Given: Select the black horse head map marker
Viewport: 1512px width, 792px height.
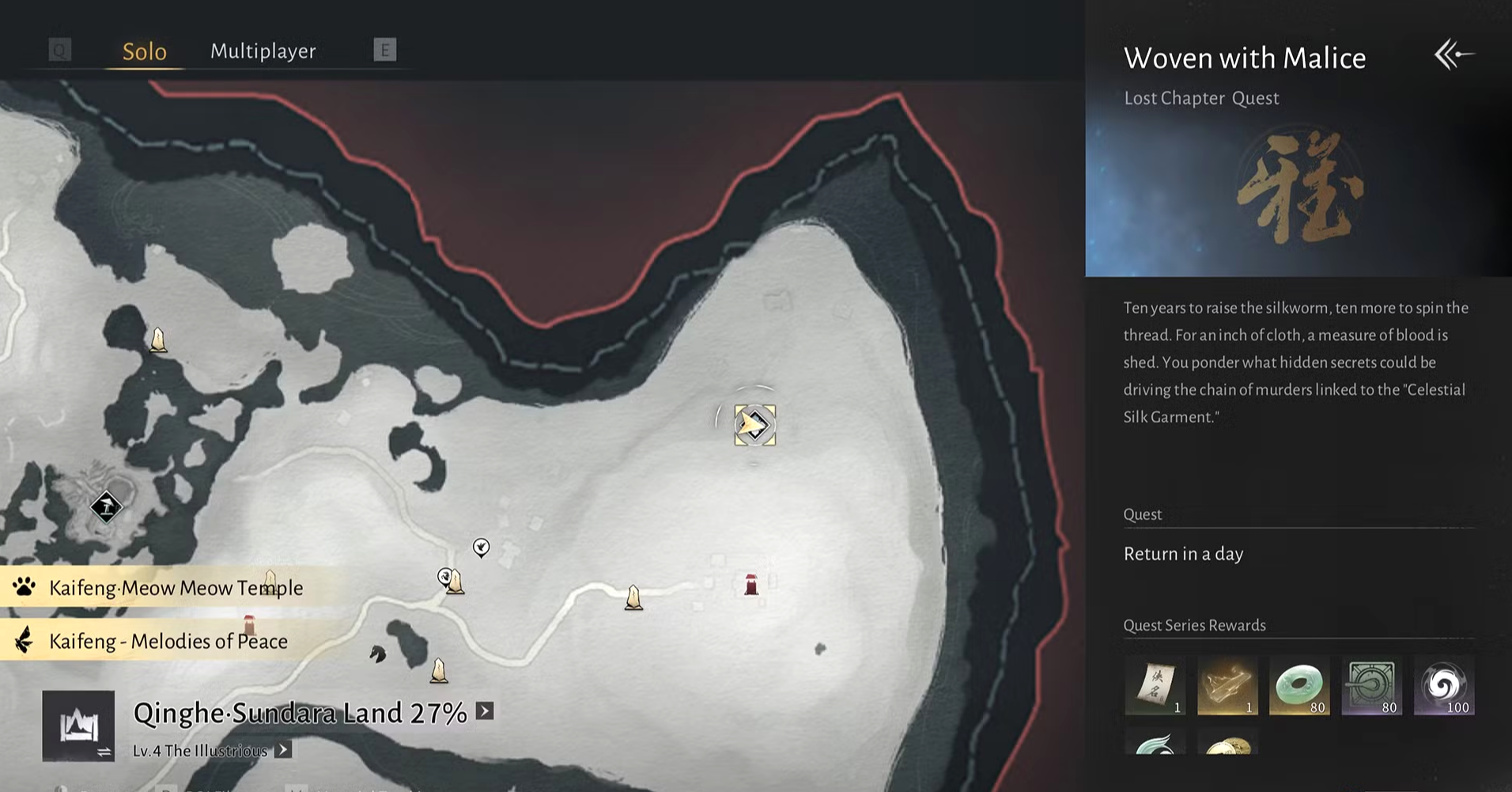Looking at the screenshot, I should [x=378, y=654].
